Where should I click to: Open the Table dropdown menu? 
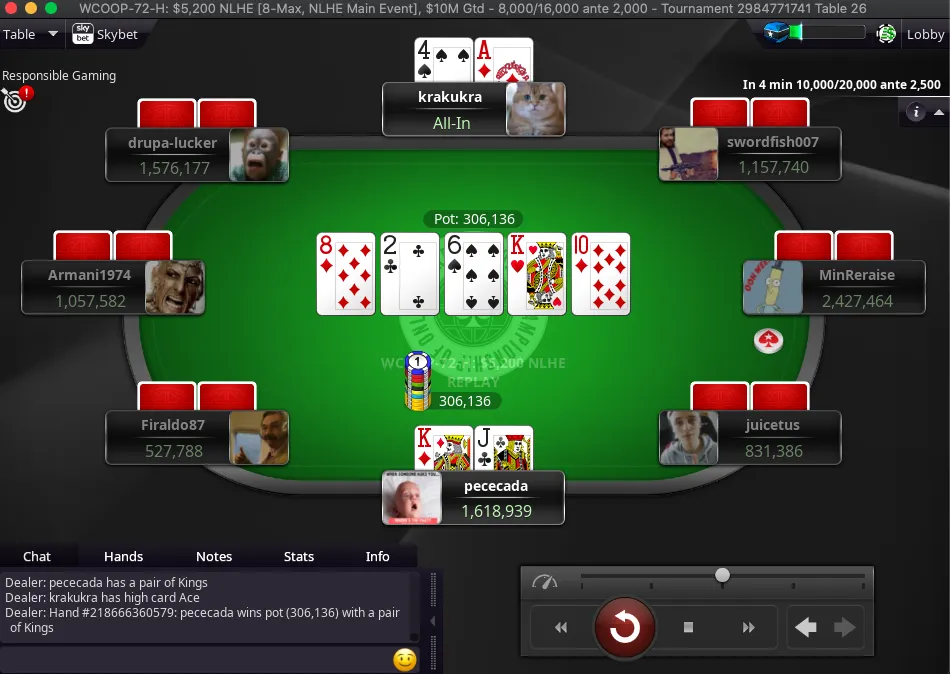pos(31,35)
